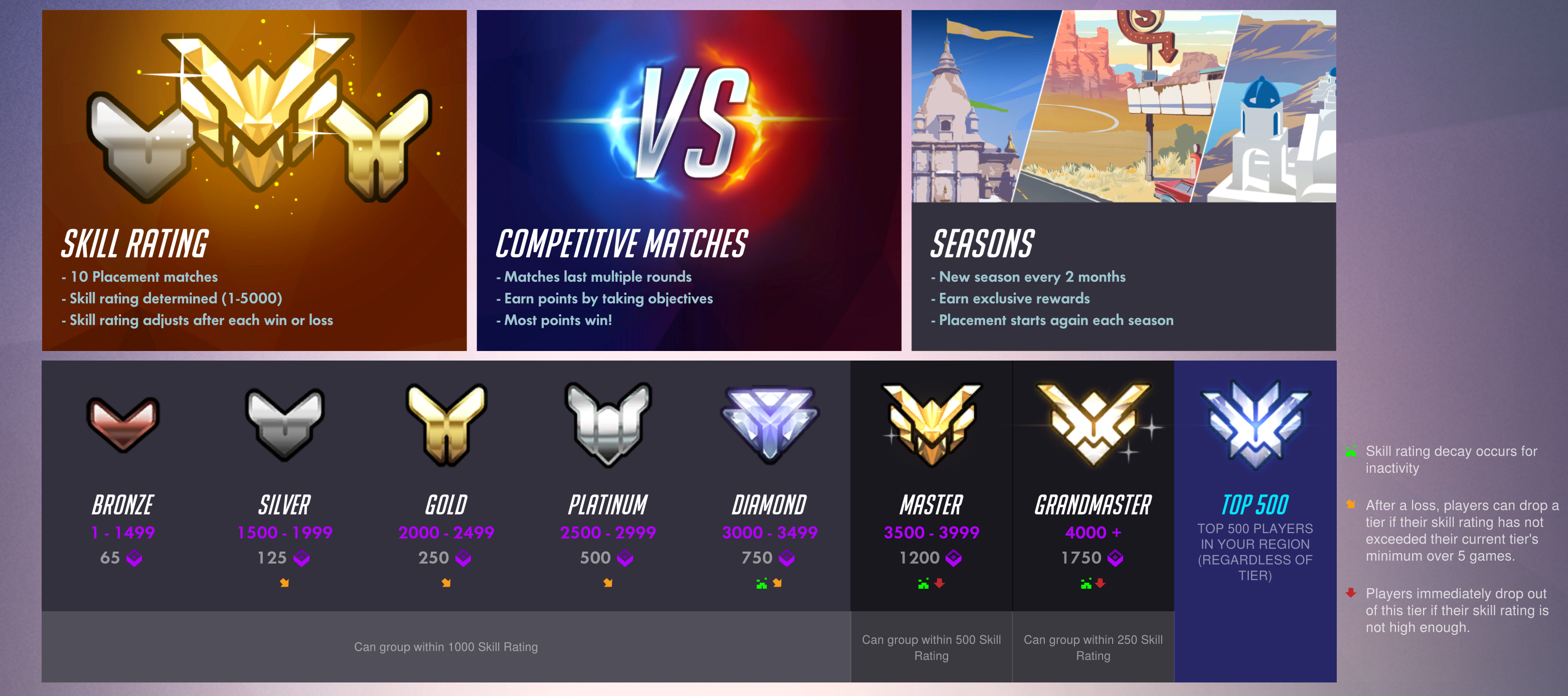The width and height of the screenshot is (1568, 696).
Task: Open the Can group within 1000 Skill Rating note
Action: click(445, 647)
